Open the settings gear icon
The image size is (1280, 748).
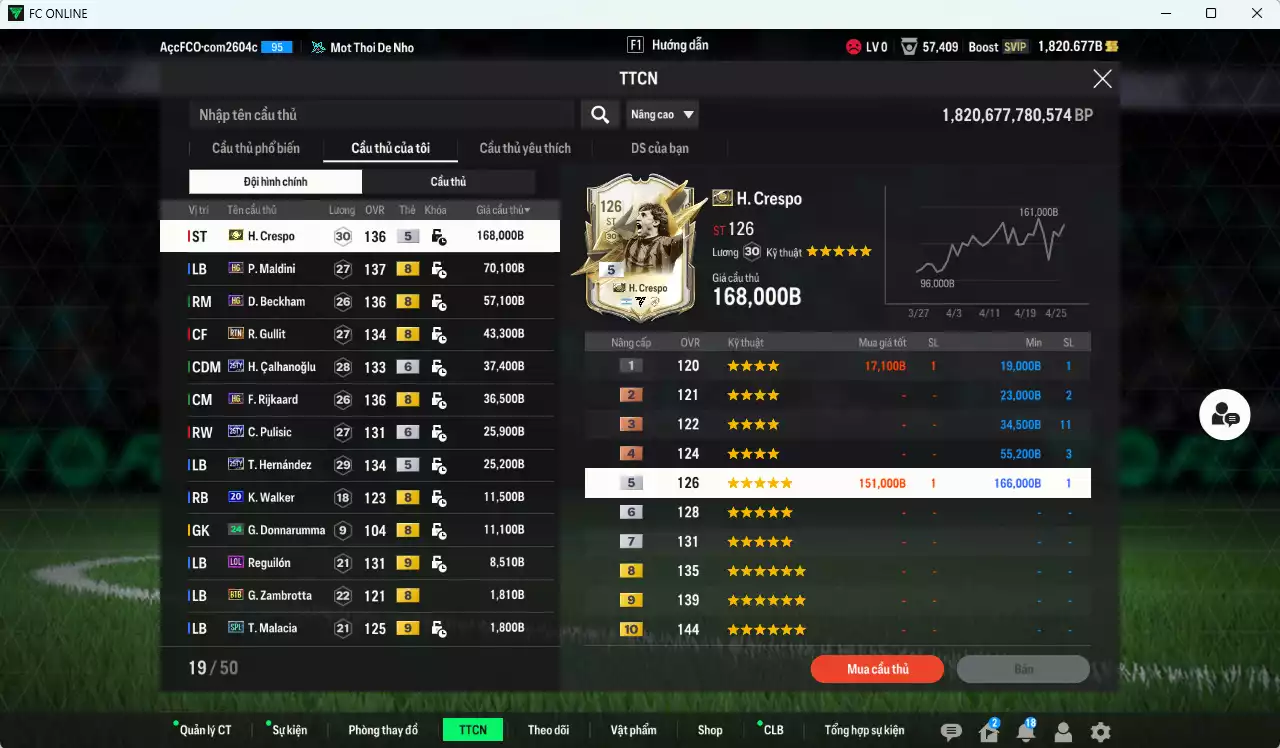(1100, 732)
